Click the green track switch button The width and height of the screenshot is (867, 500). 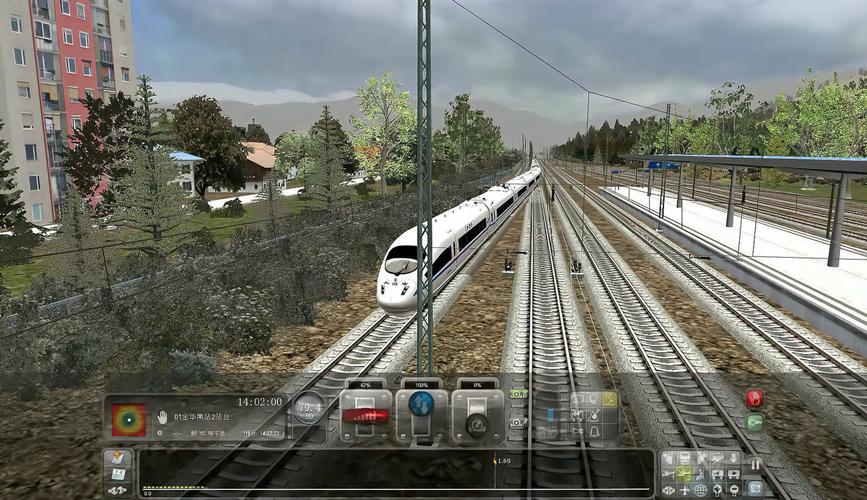tap(754, 423)
